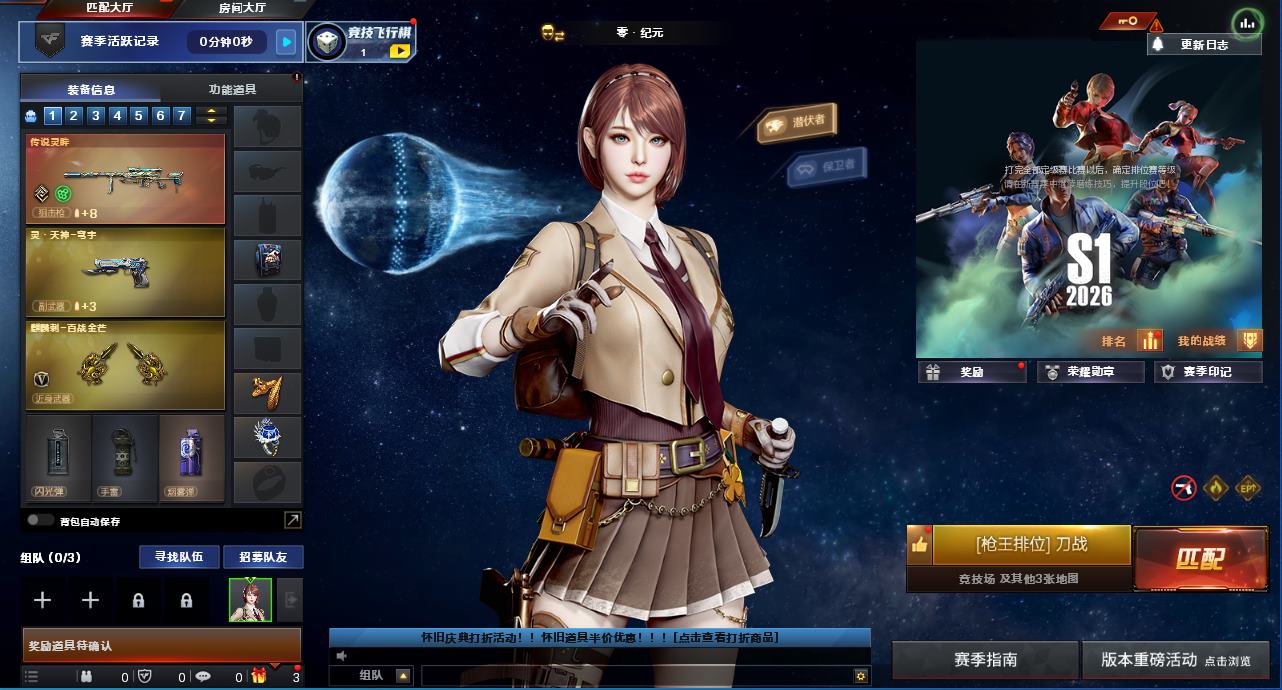Open the 赛季指南 season guide

(985, 660)
